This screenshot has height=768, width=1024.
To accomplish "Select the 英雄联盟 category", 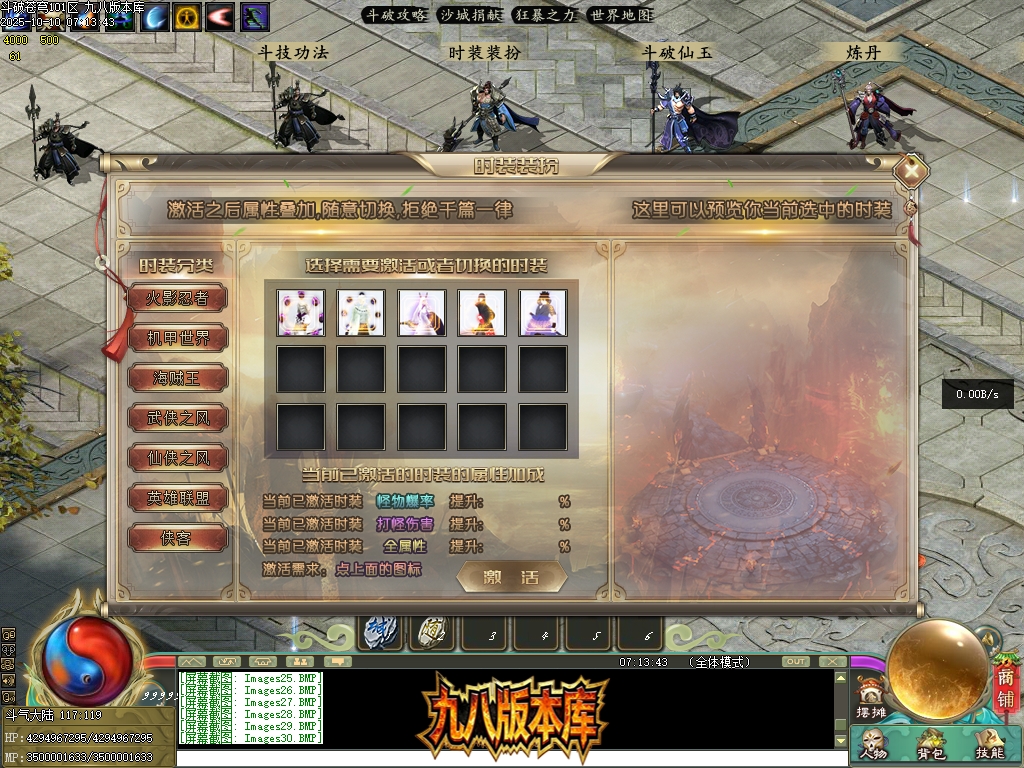I will tap(177, 498).
